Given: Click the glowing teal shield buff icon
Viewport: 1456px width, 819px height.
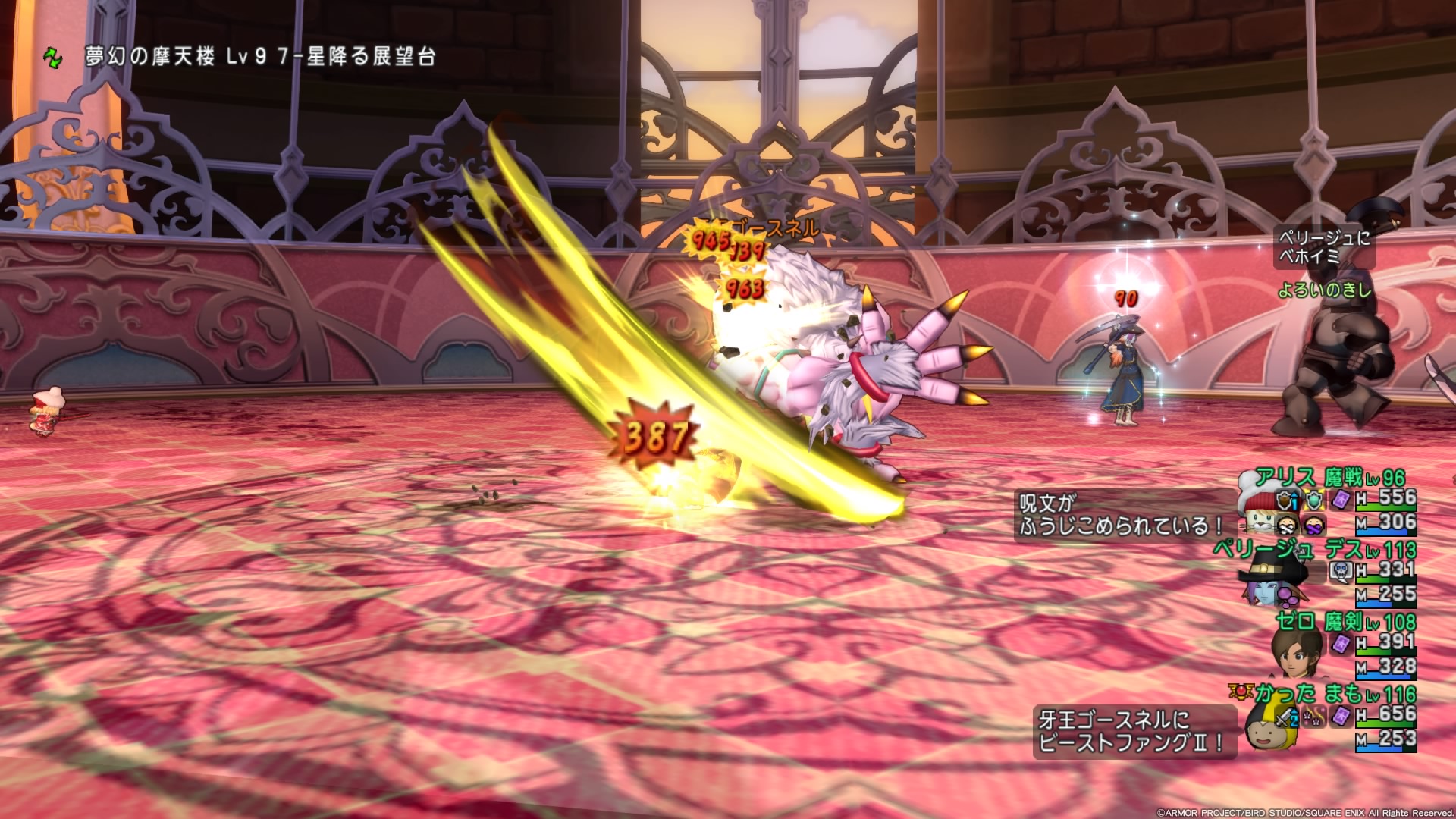Looking at the screenshot, I should [x=1313, y=500].
